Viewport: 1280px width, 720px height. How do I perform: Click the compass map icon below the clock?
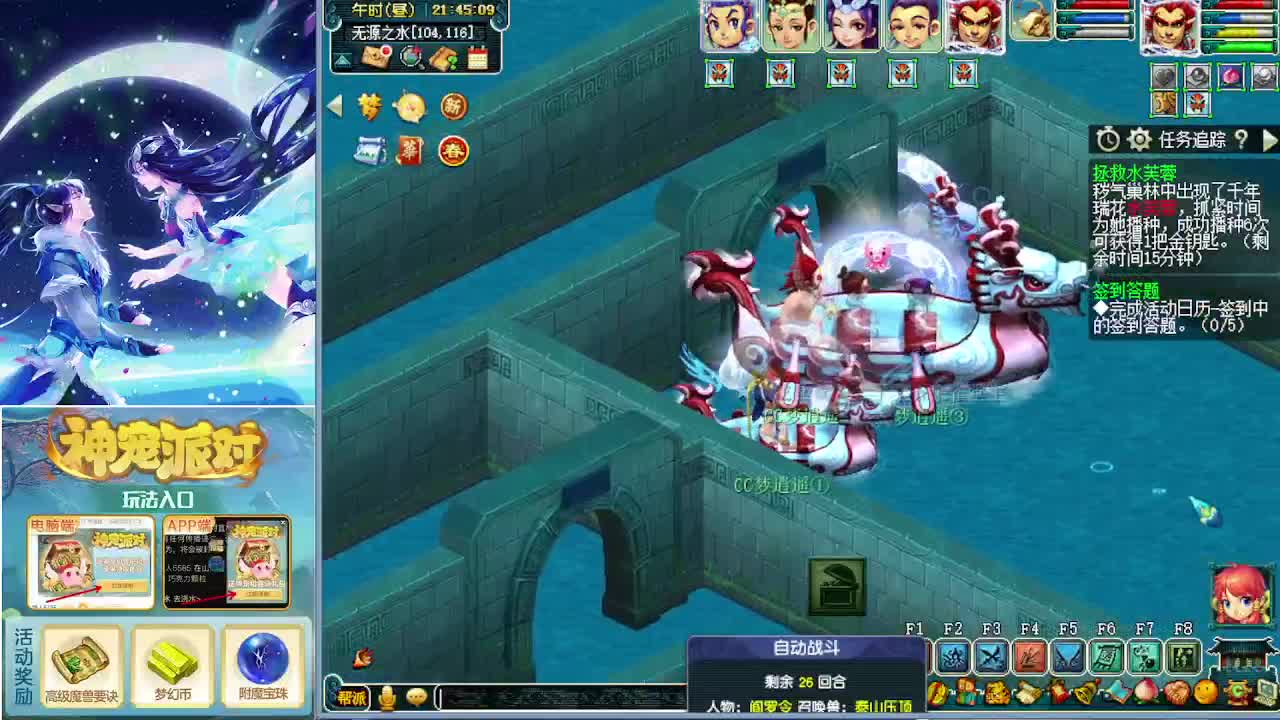click(x=411, y=58)
